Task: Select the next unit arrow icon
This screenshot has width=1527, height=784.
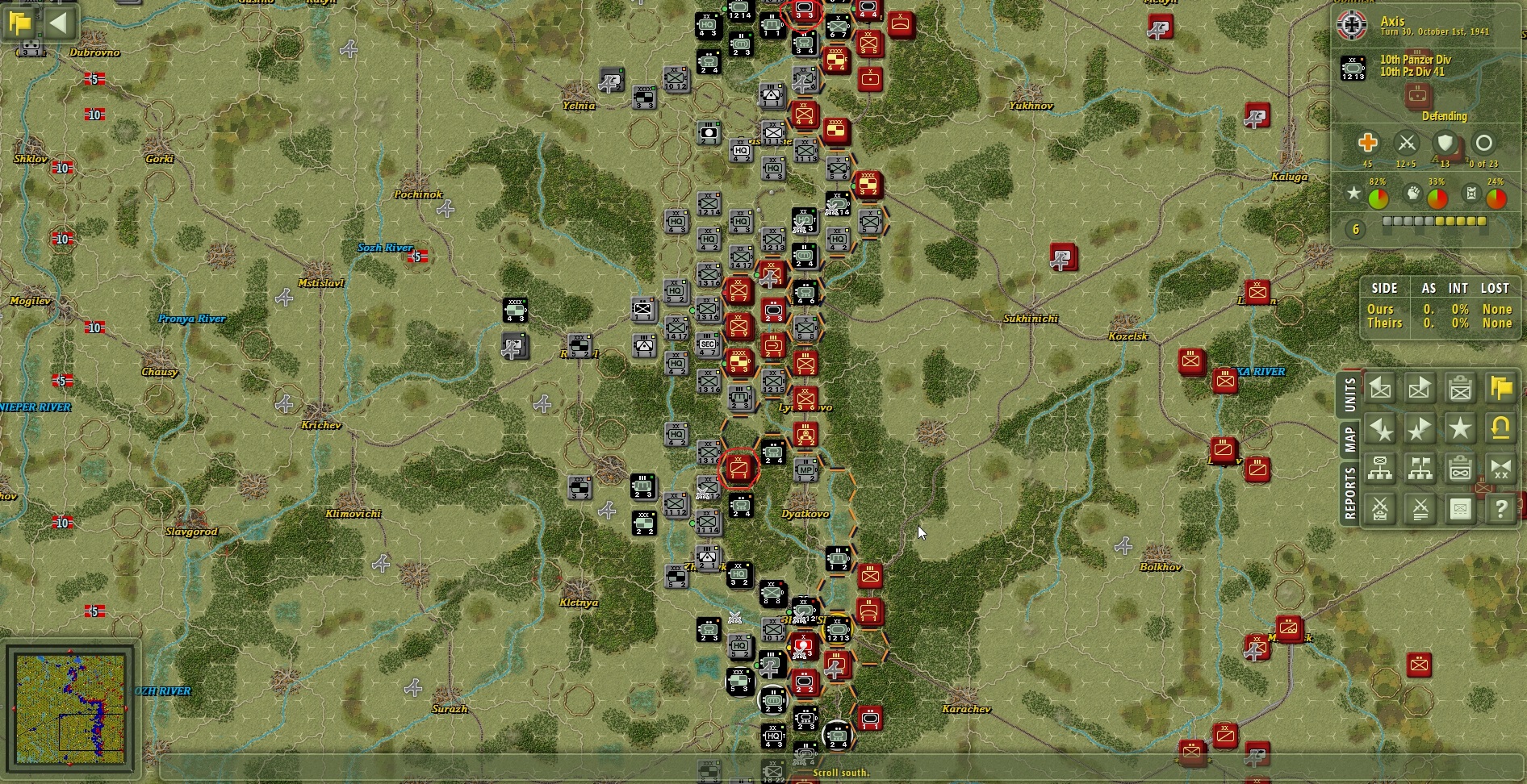Action: (1420, 388)
